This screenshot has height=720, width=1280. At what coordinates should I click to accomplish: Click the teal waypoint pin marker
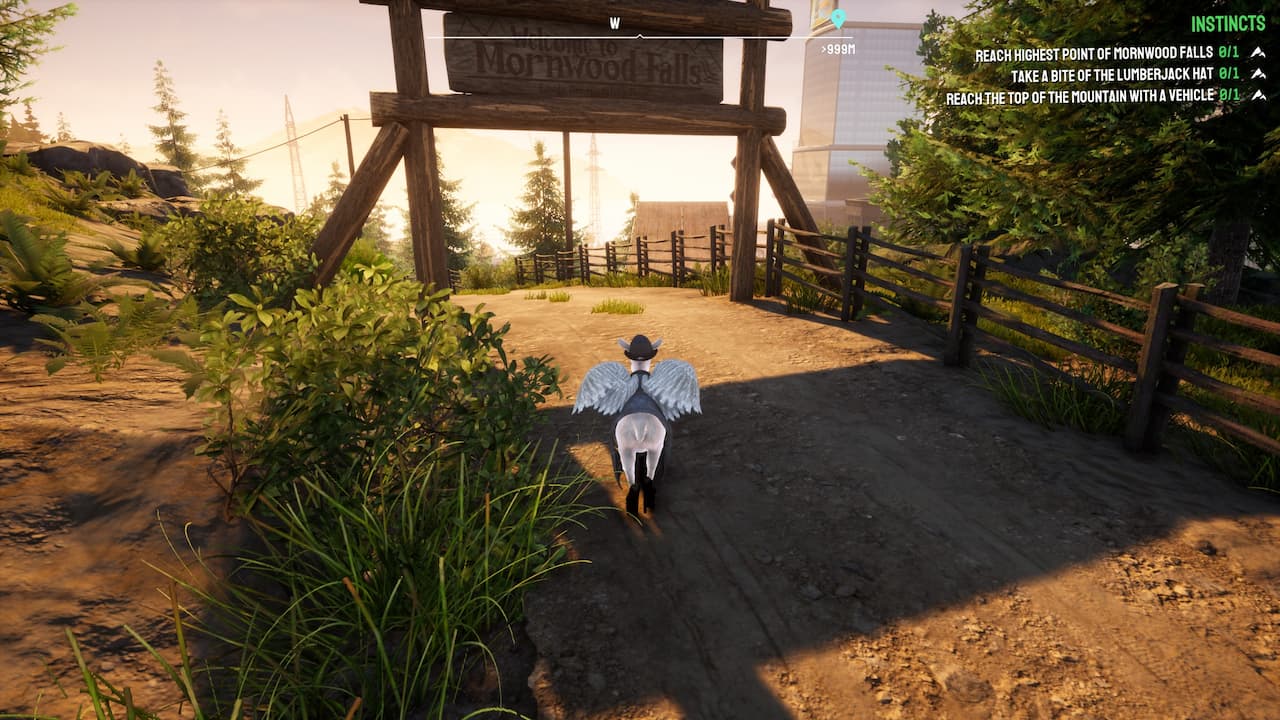pyautogui.click(x=838, y=17)
